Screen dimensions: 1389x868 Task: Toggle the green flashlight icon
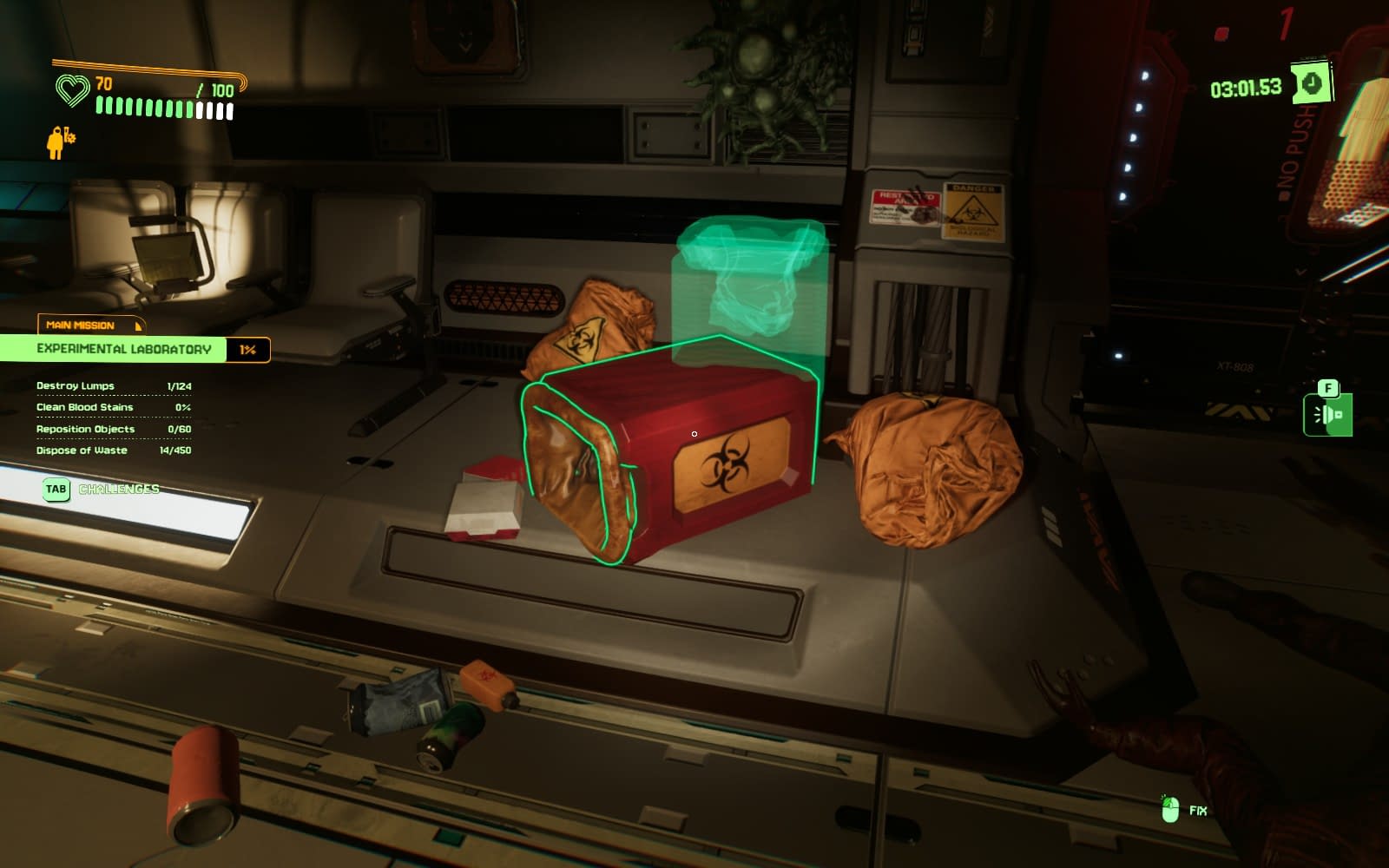[1327, 415]
